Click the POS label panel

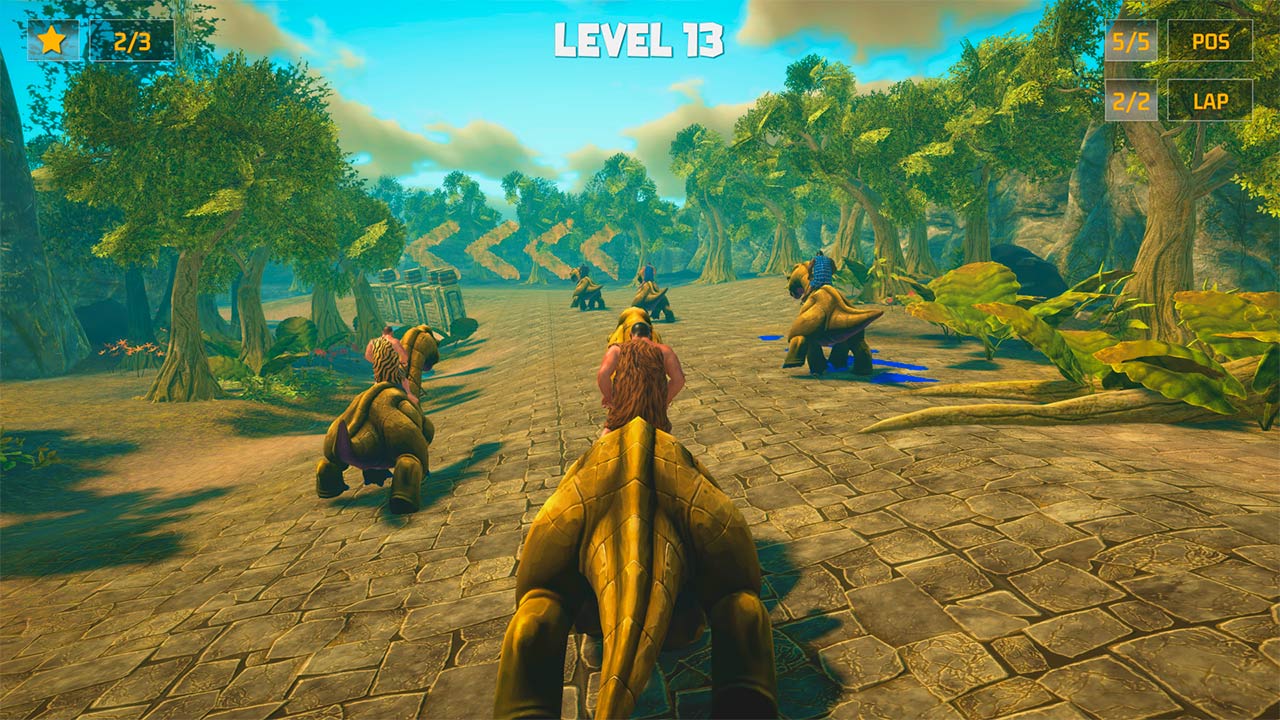tap(1213, 43)
